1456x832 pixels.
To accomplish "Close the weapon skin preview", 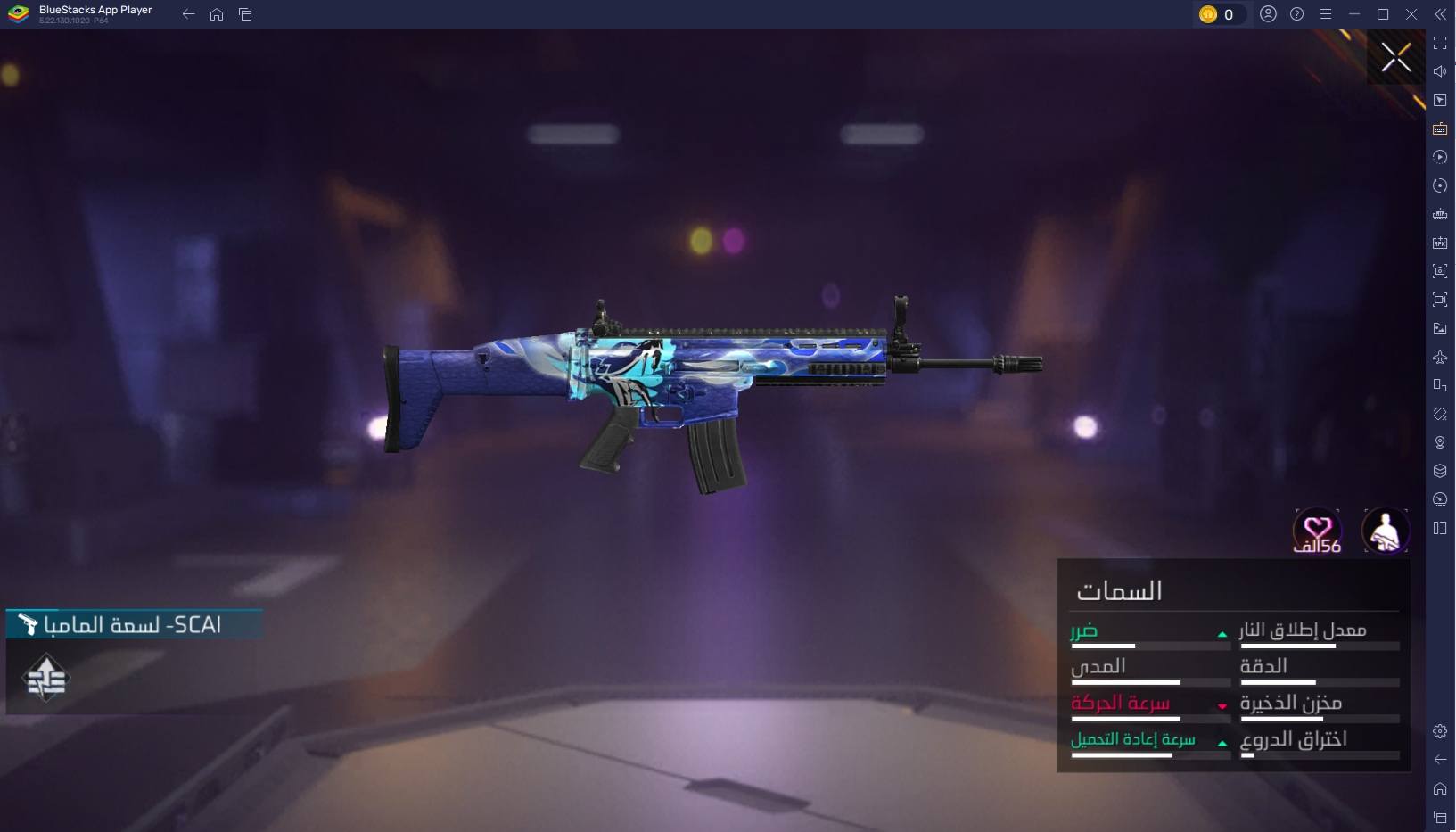I will pos(1395,57).
